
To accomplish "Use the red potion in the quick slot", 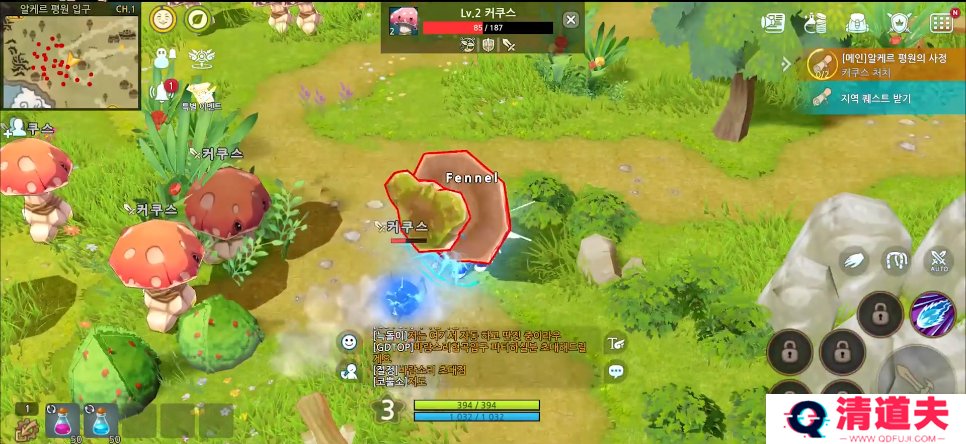I will coord(61,420).
